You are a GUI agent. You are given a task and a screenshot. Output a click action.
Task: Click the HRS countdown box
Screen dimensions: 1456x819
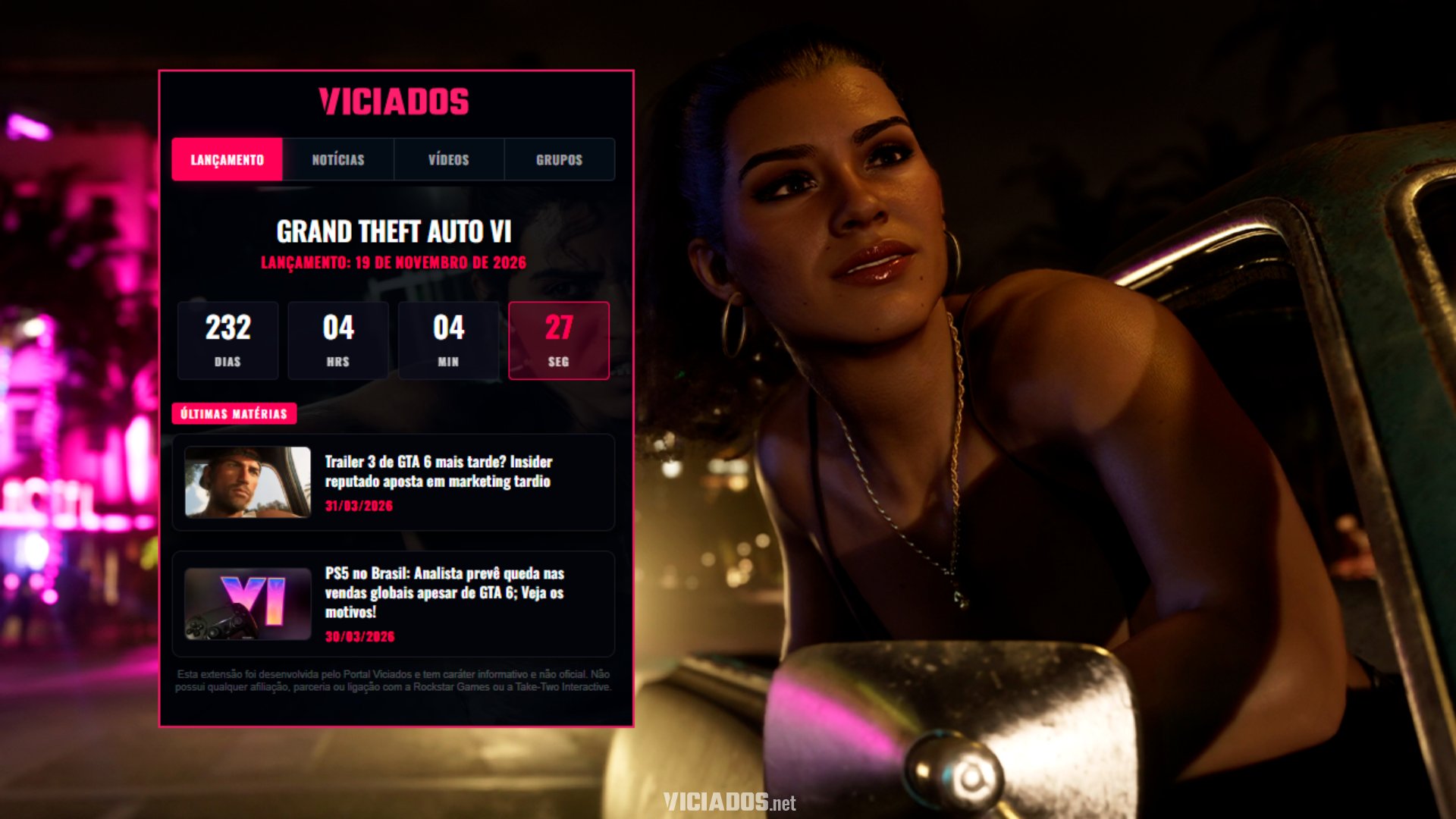point(338,340)
